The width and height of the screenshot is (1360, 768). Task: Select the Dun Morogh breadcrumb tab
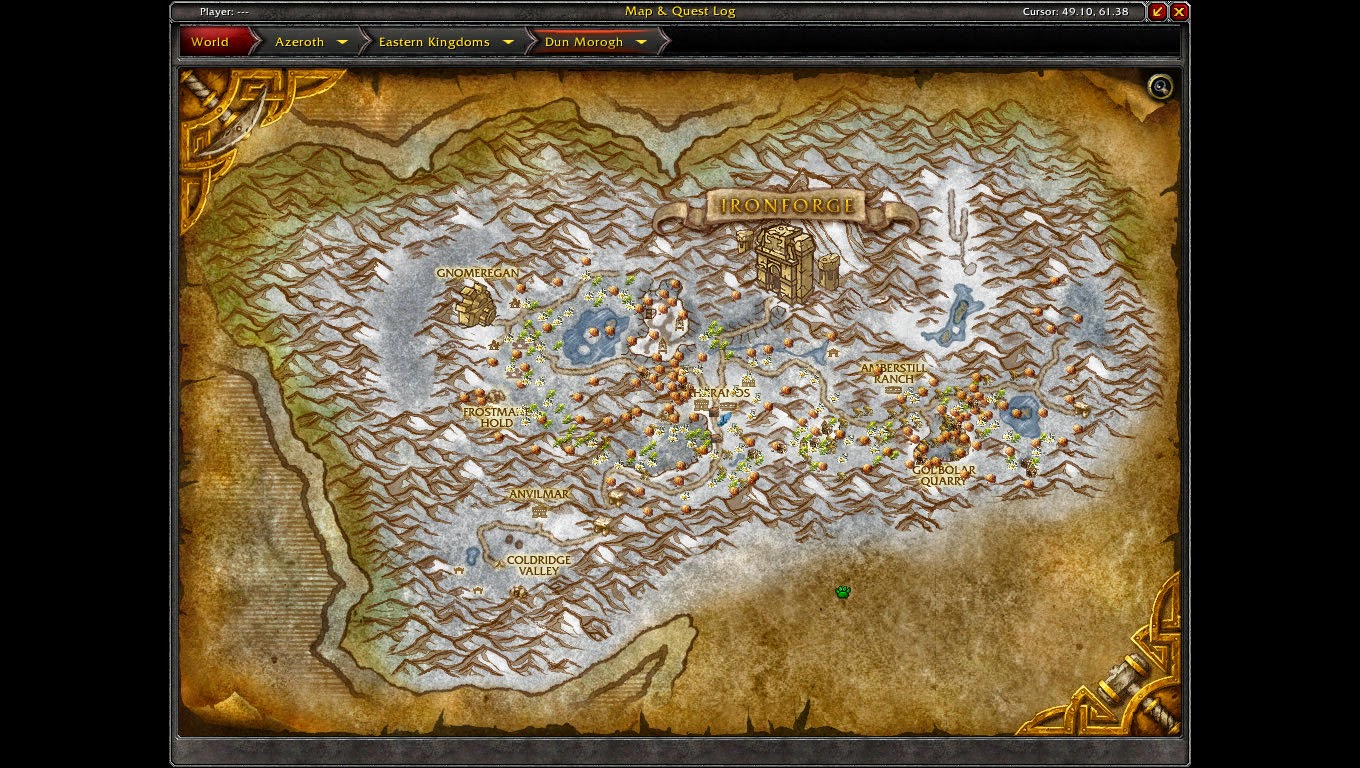click(x=585, y=42)
